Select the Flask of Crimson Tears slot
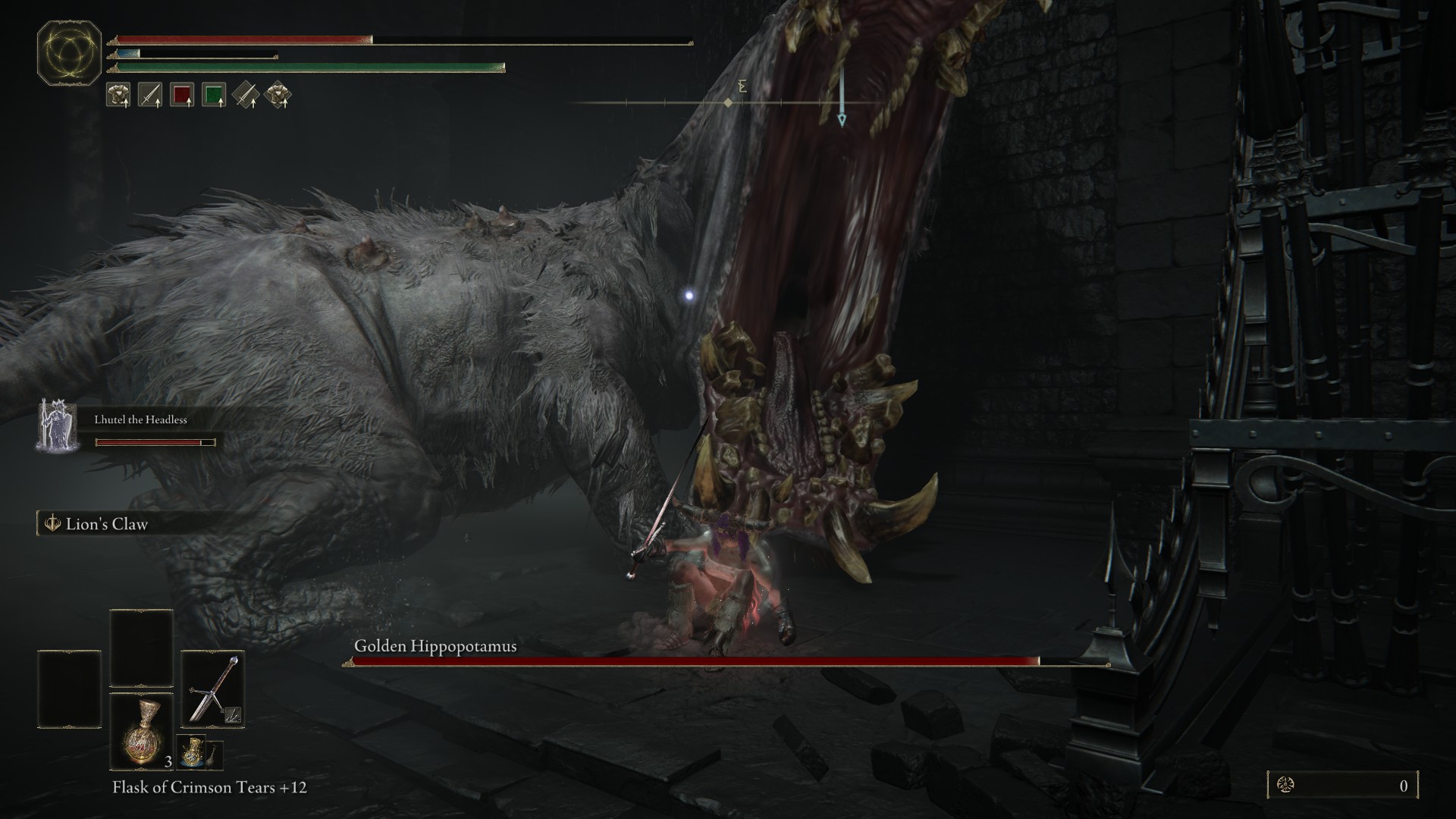 (142, 731)
